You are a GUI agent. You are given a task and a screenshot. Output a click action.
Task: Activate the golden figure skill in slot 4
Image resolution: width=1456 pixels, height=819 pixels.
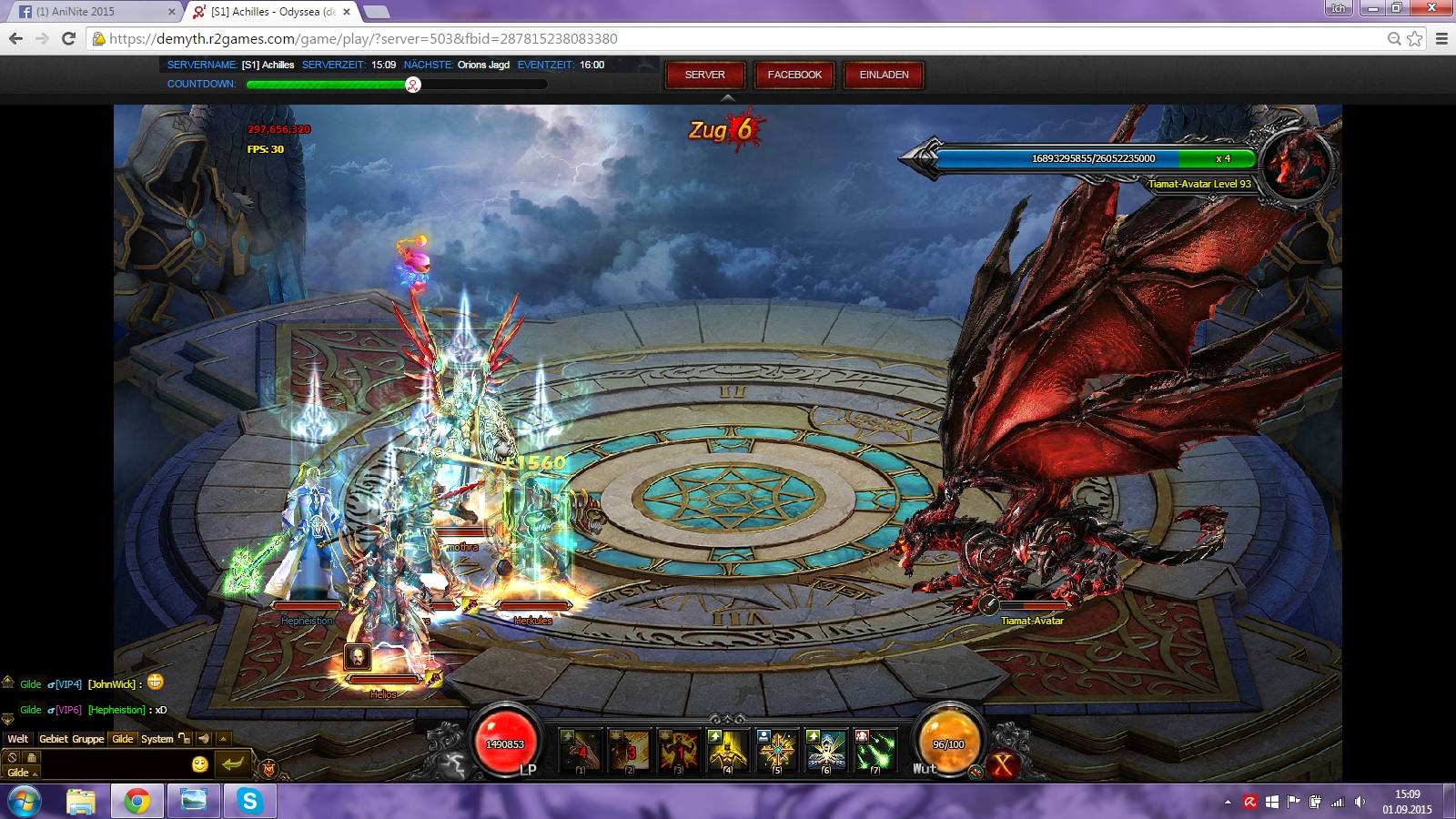(728, 751)
